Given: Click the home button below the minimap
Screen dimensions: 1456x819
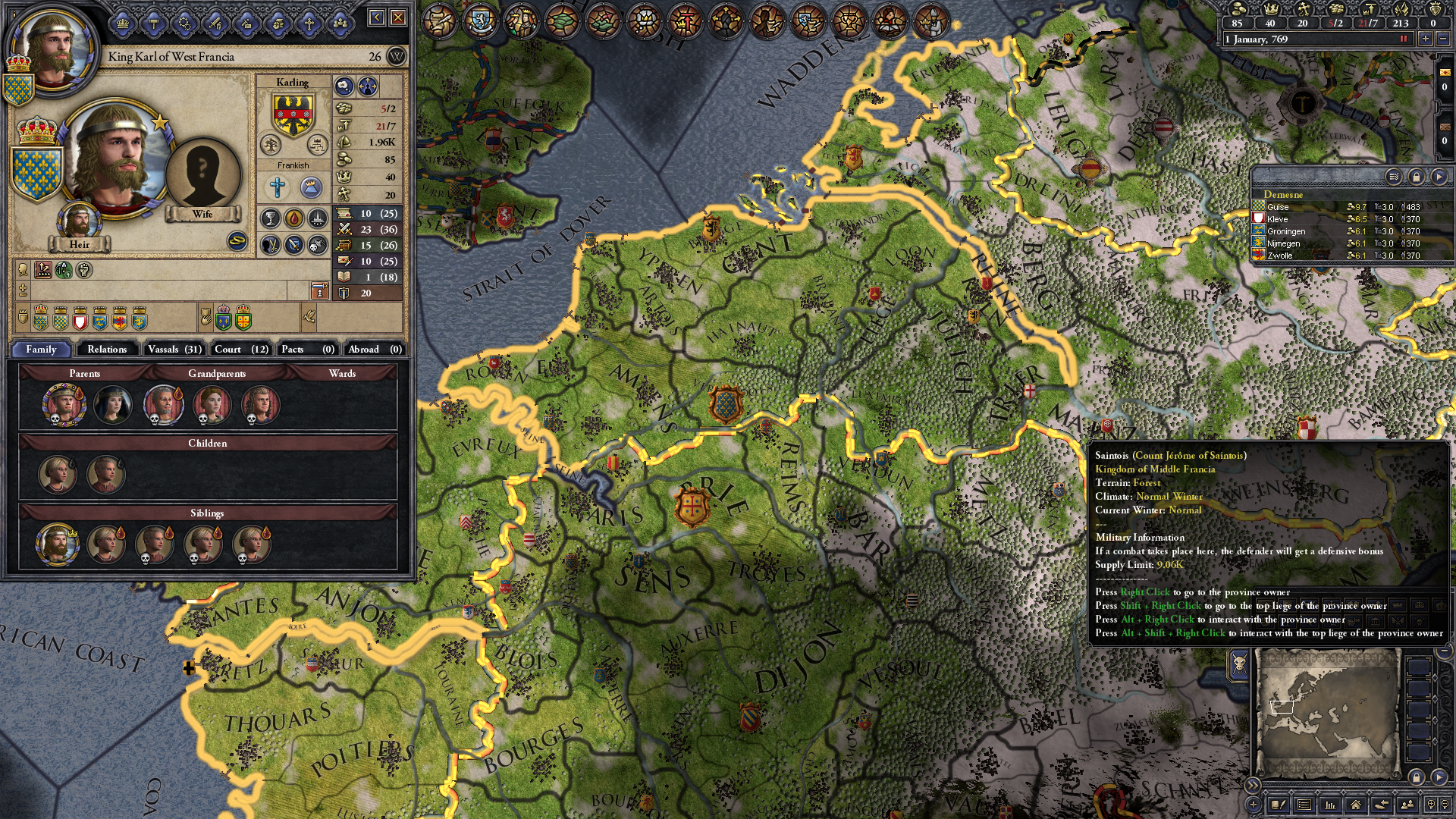Looking at the screenshot, I should coord(1355,805).
